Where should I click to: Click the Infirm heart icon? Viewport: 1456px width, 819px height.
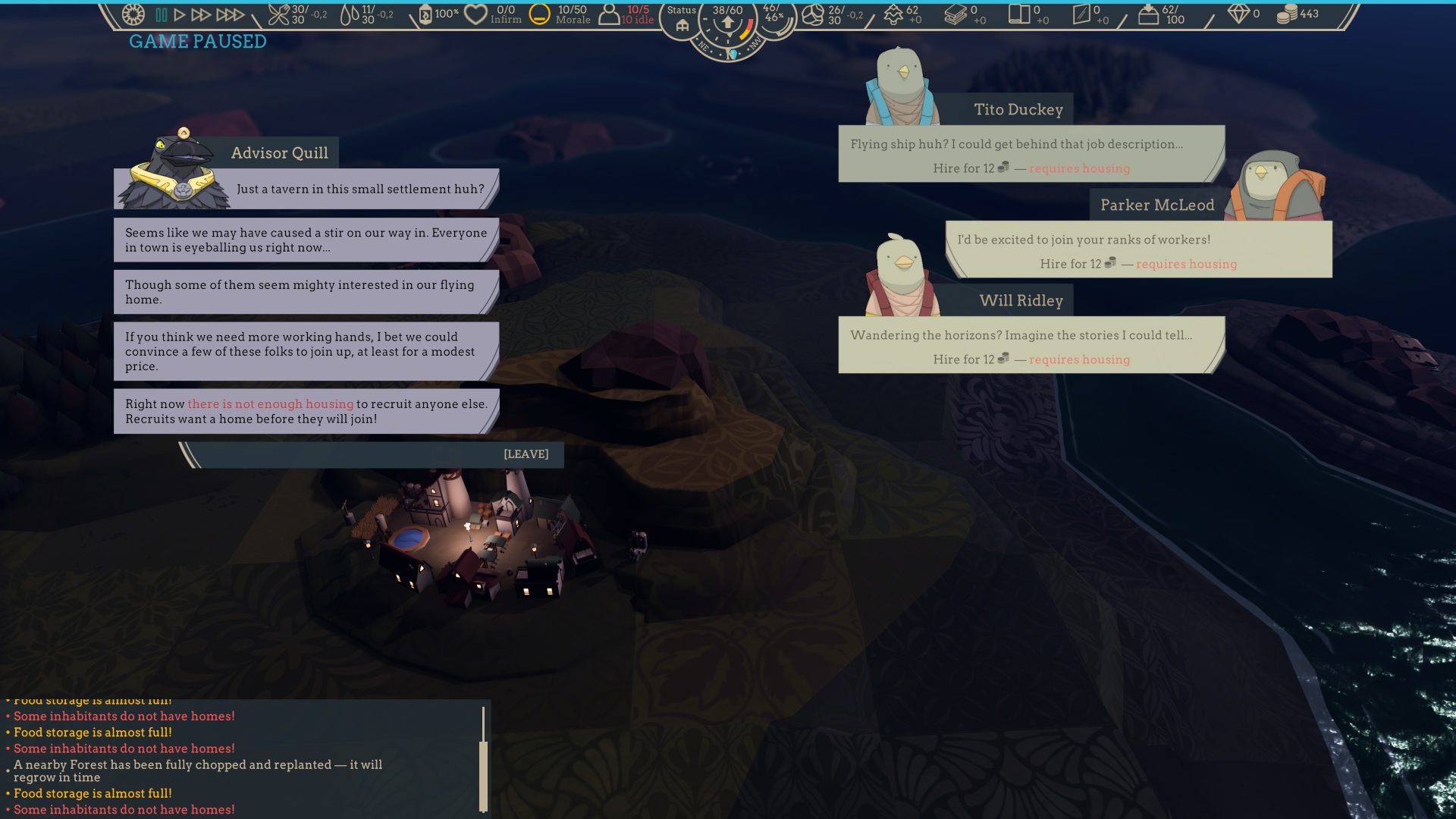pos(475,14)
